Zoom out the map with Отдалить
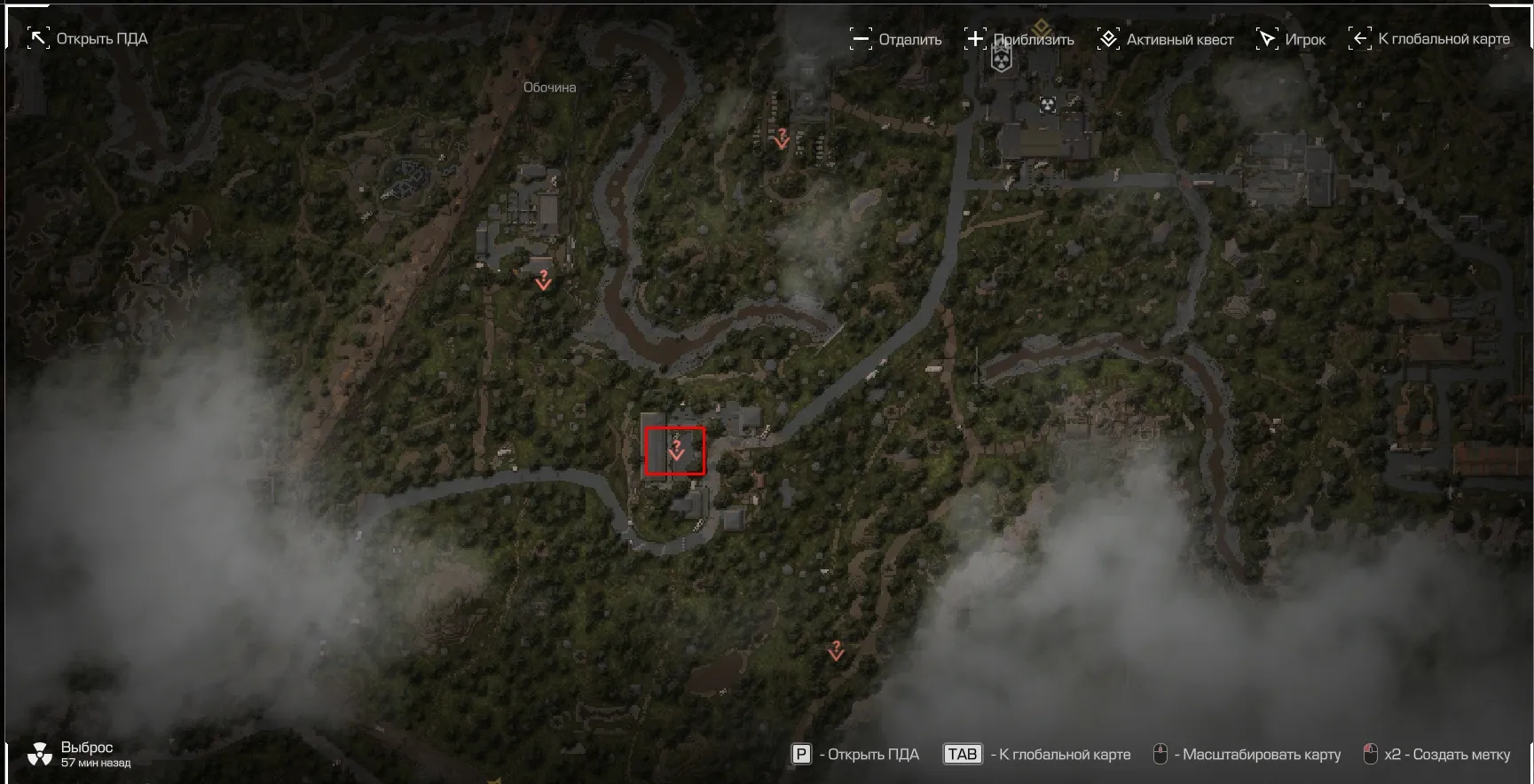Viewport: 1534px width, 784px height. pos(895,39)
